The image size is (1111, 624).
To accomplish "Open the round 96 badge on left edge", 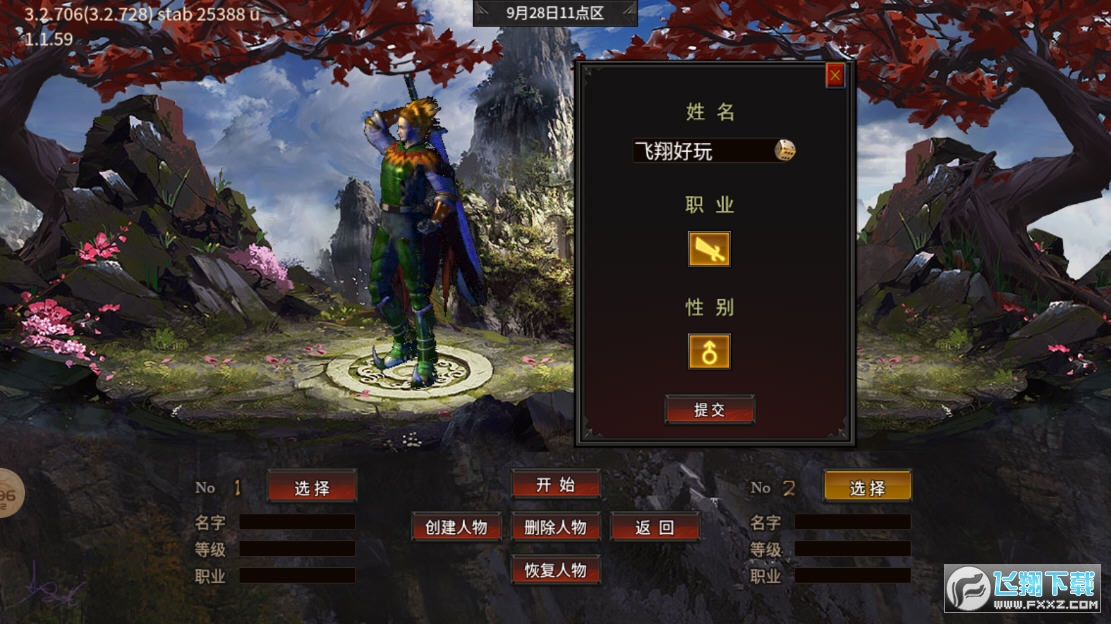I will (x=9, y=494).
